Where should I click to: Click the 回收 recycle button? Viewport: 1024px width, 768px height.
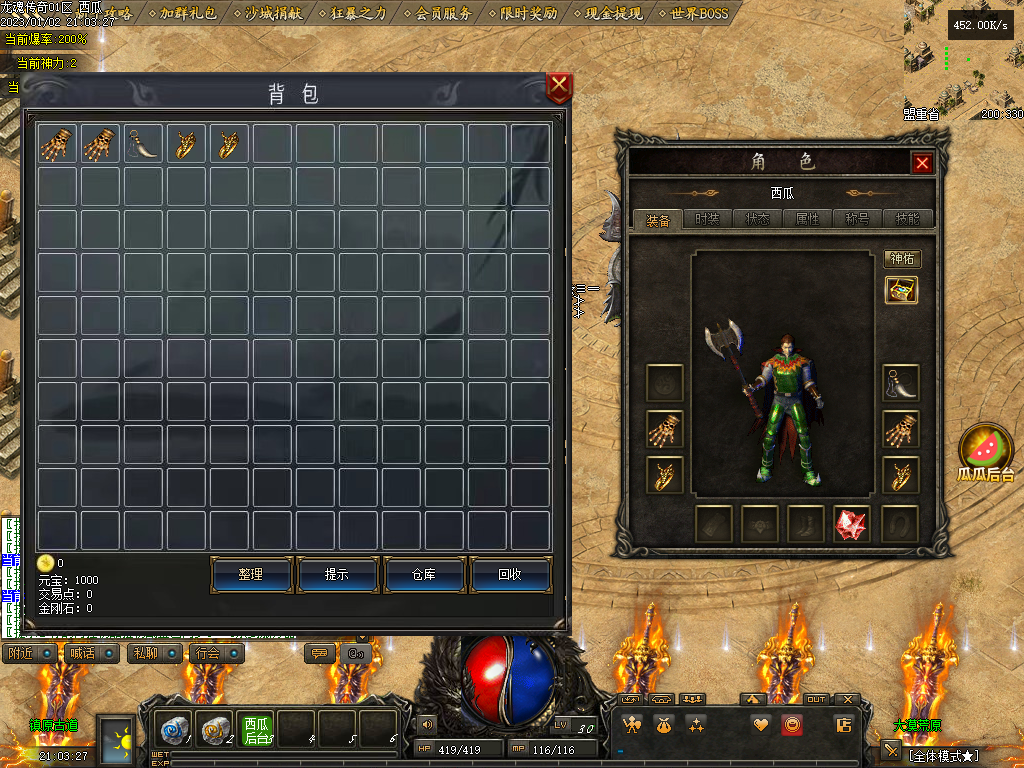(511, 575)
